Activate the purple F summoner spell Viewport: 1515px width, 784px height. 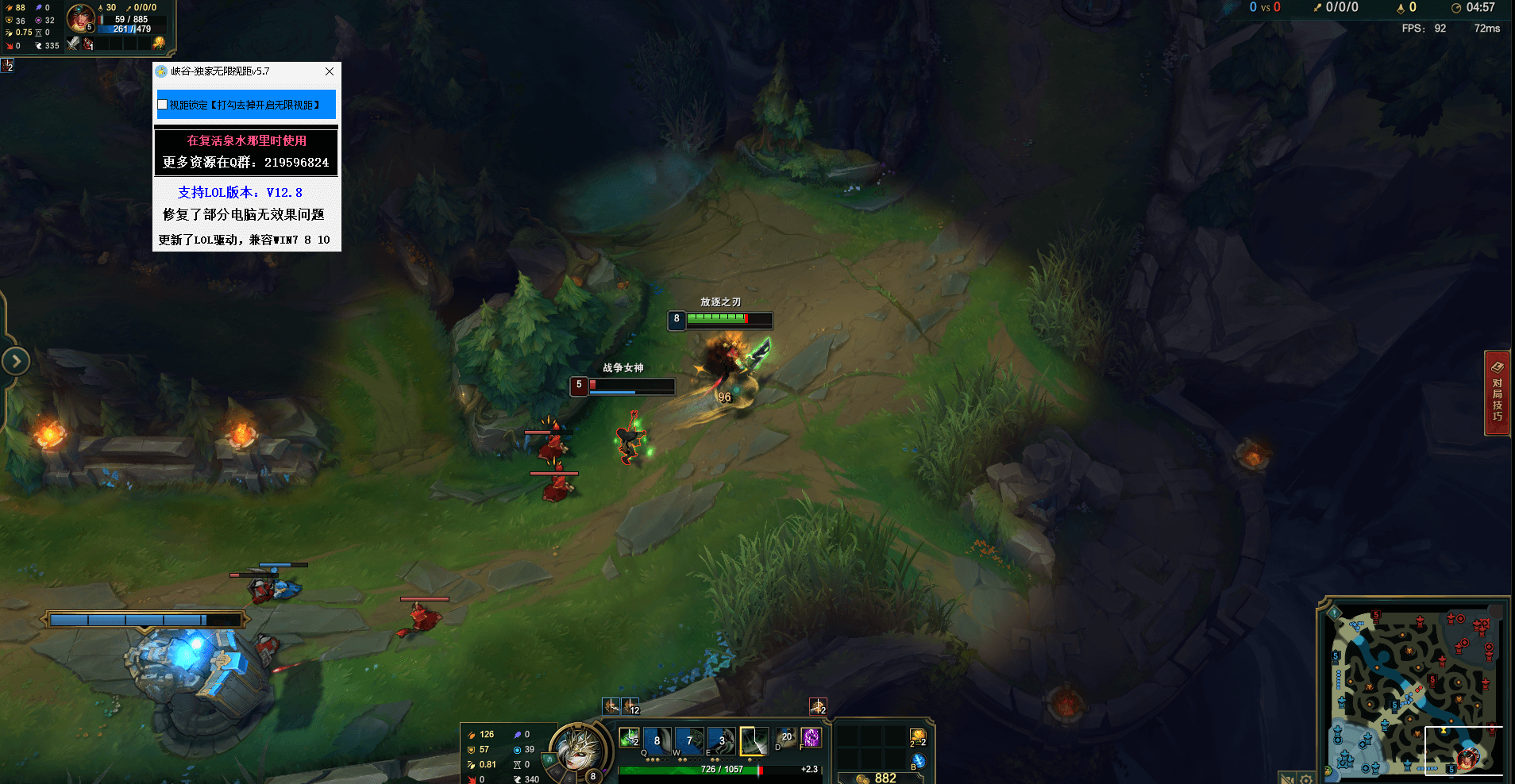tap(811, 738)
